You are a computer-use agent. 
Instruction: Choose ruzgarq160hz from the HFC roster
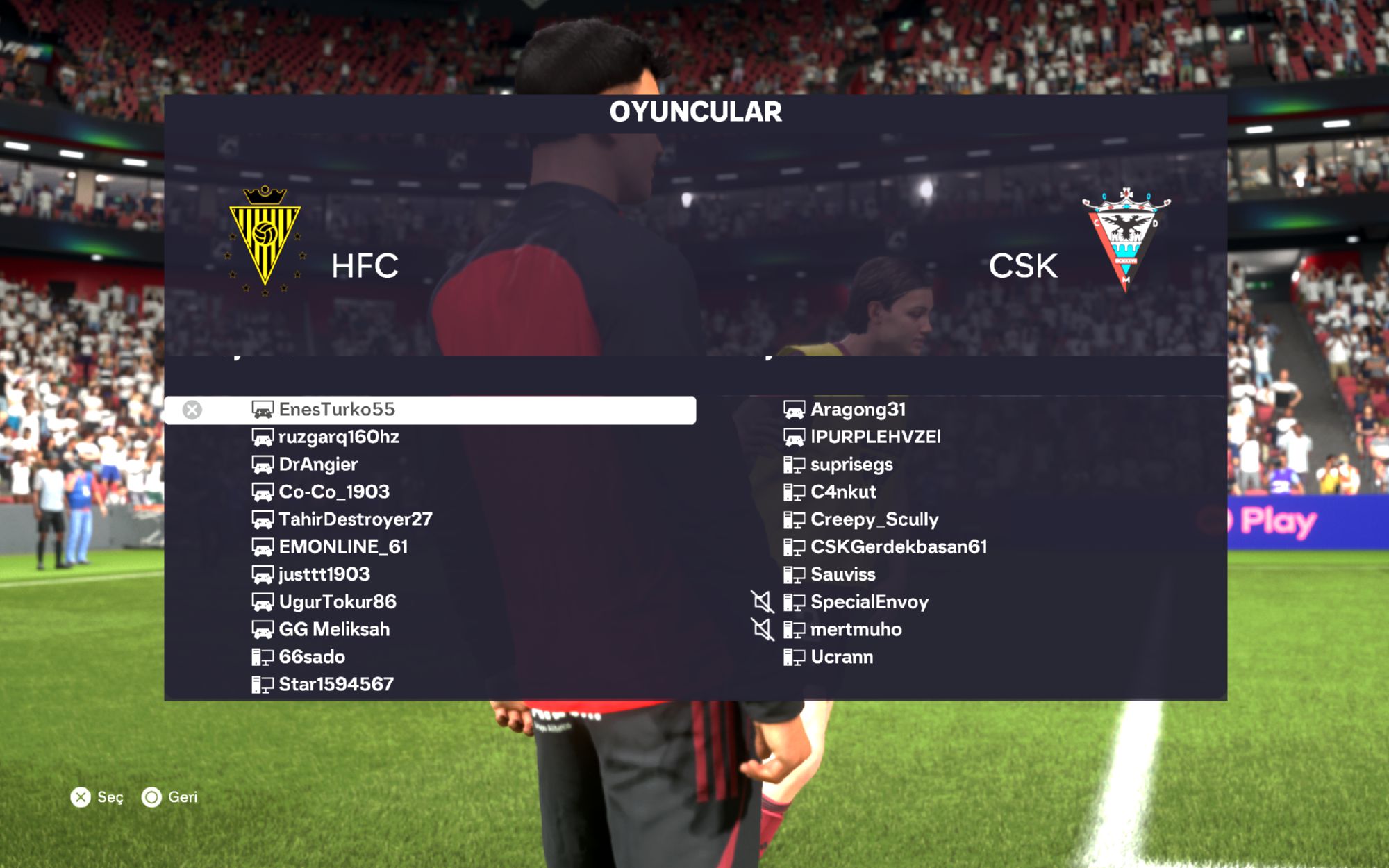click(x=339, y=437)
